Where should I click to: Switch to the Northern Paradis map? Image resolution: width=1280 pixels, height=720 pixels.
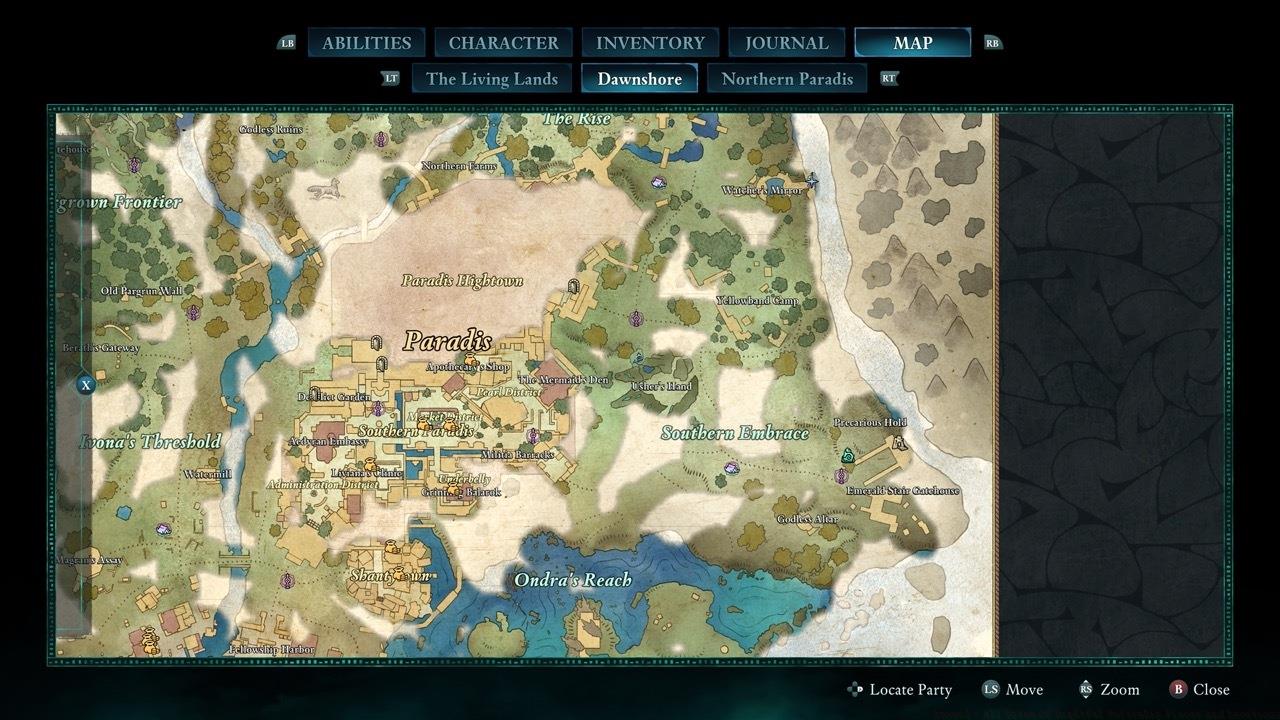(x=787, y=79)
